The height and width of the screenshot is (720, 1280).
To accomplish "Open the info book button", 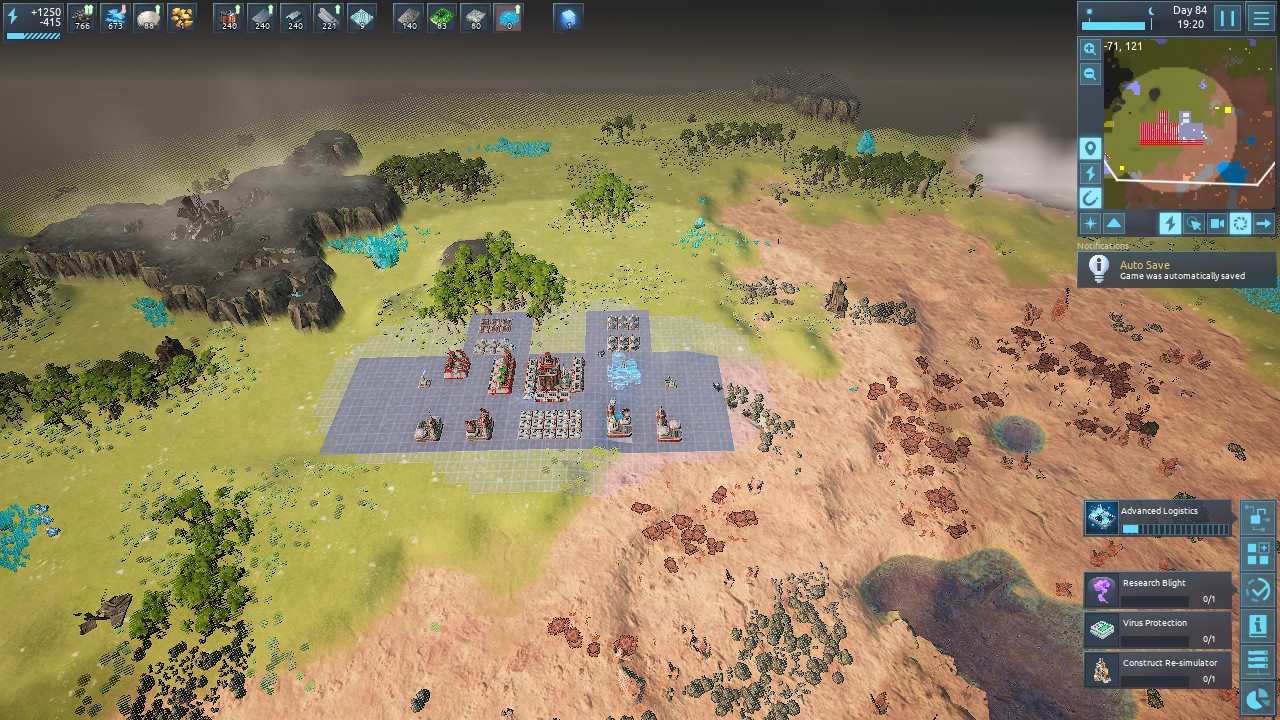I will 1257,626.
